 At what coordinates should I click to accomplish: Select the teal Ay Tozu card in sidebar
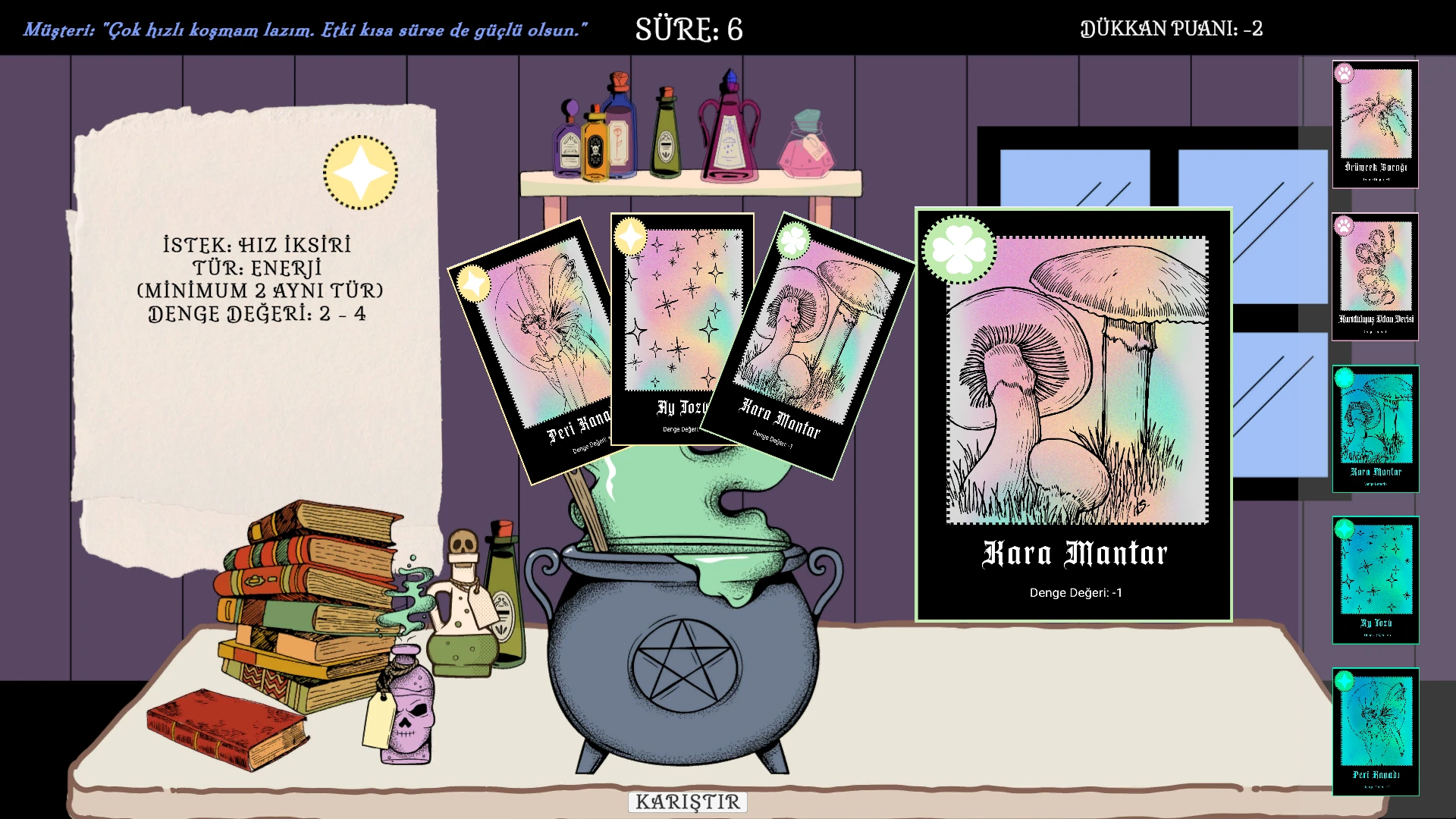[x=1375, y=580]
